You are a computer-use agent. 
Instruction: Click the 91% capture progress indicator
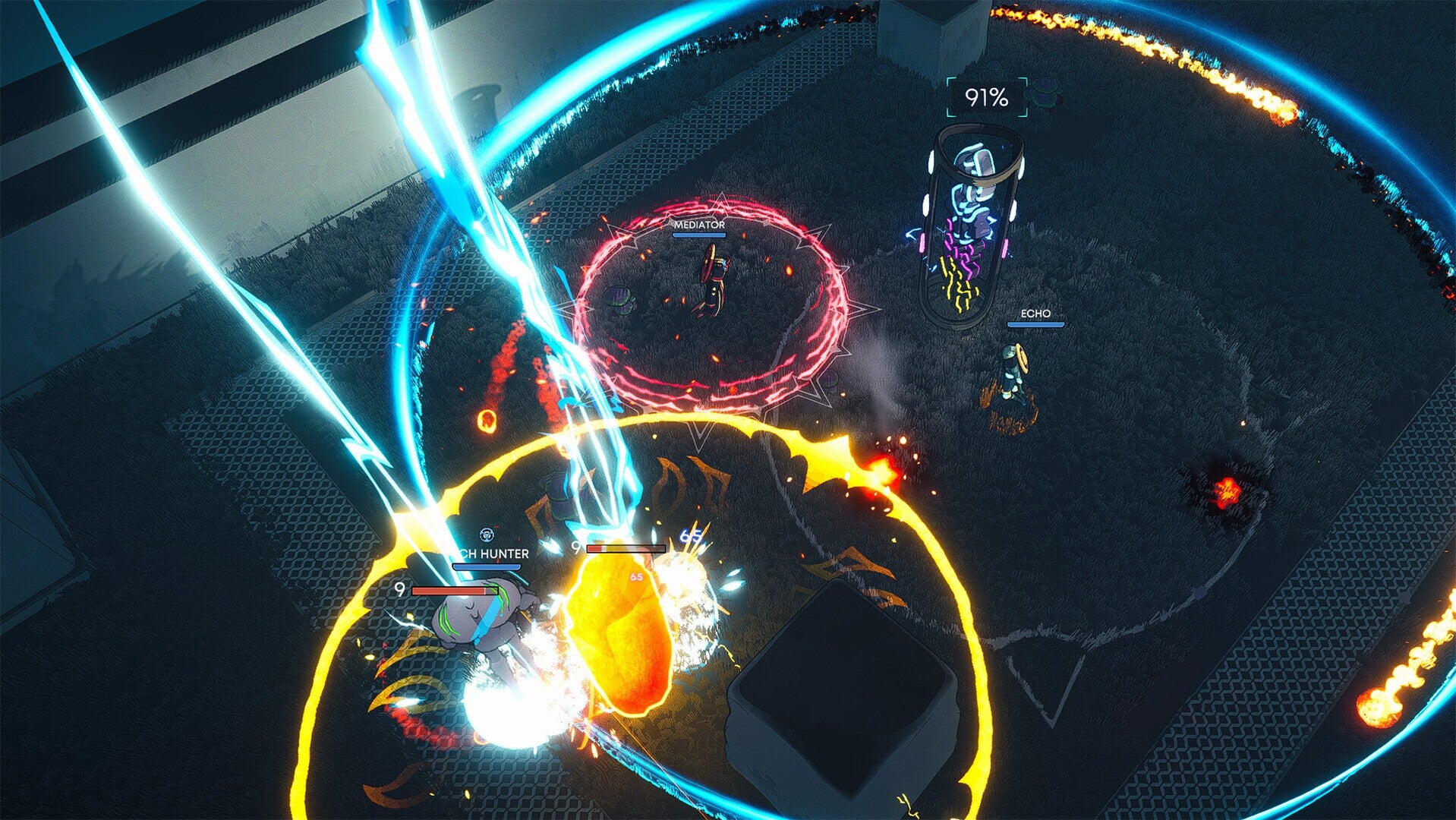(986, 96)
